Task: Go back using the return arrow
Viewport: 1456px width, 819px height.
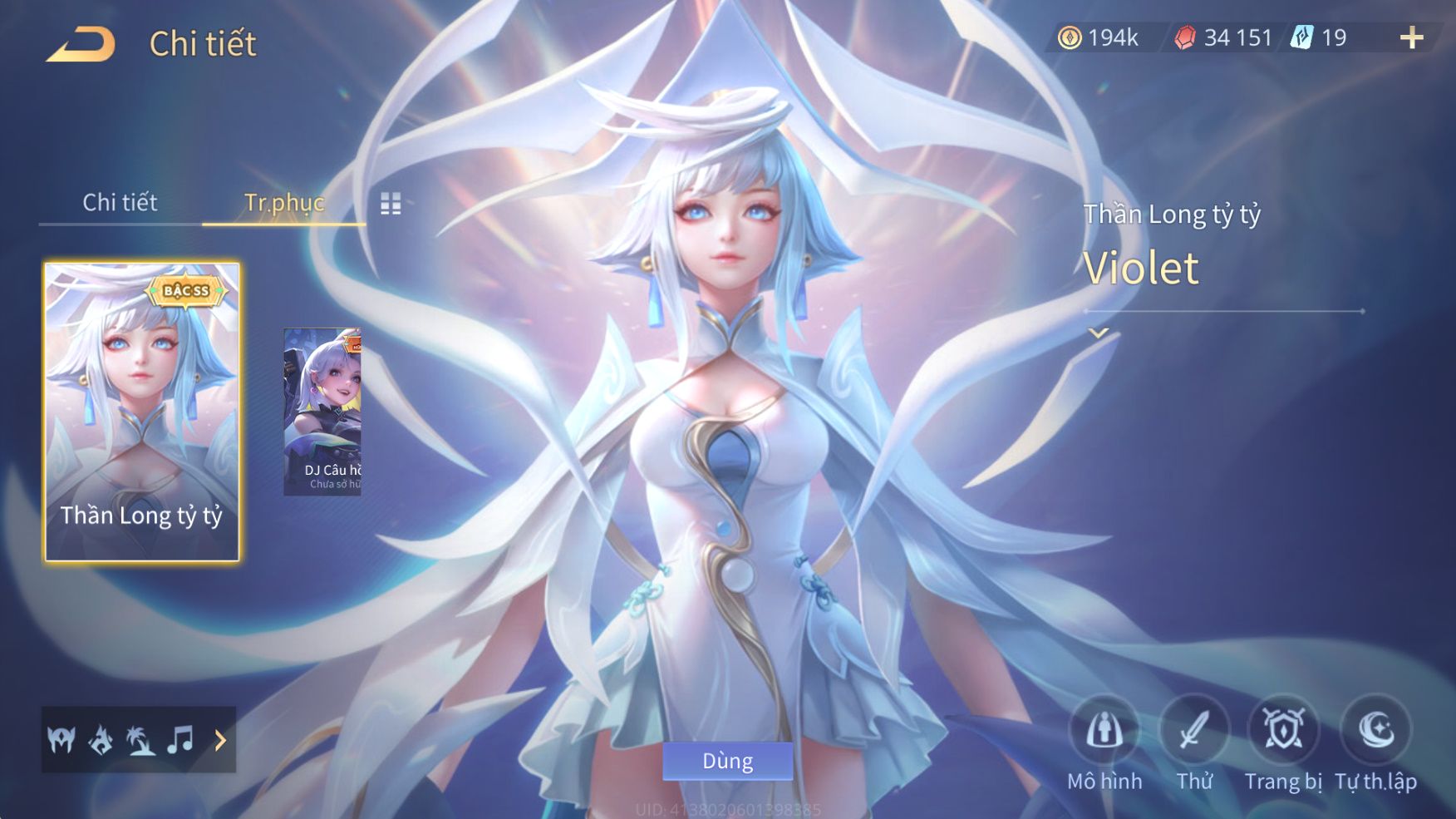Action: [81, 44]
